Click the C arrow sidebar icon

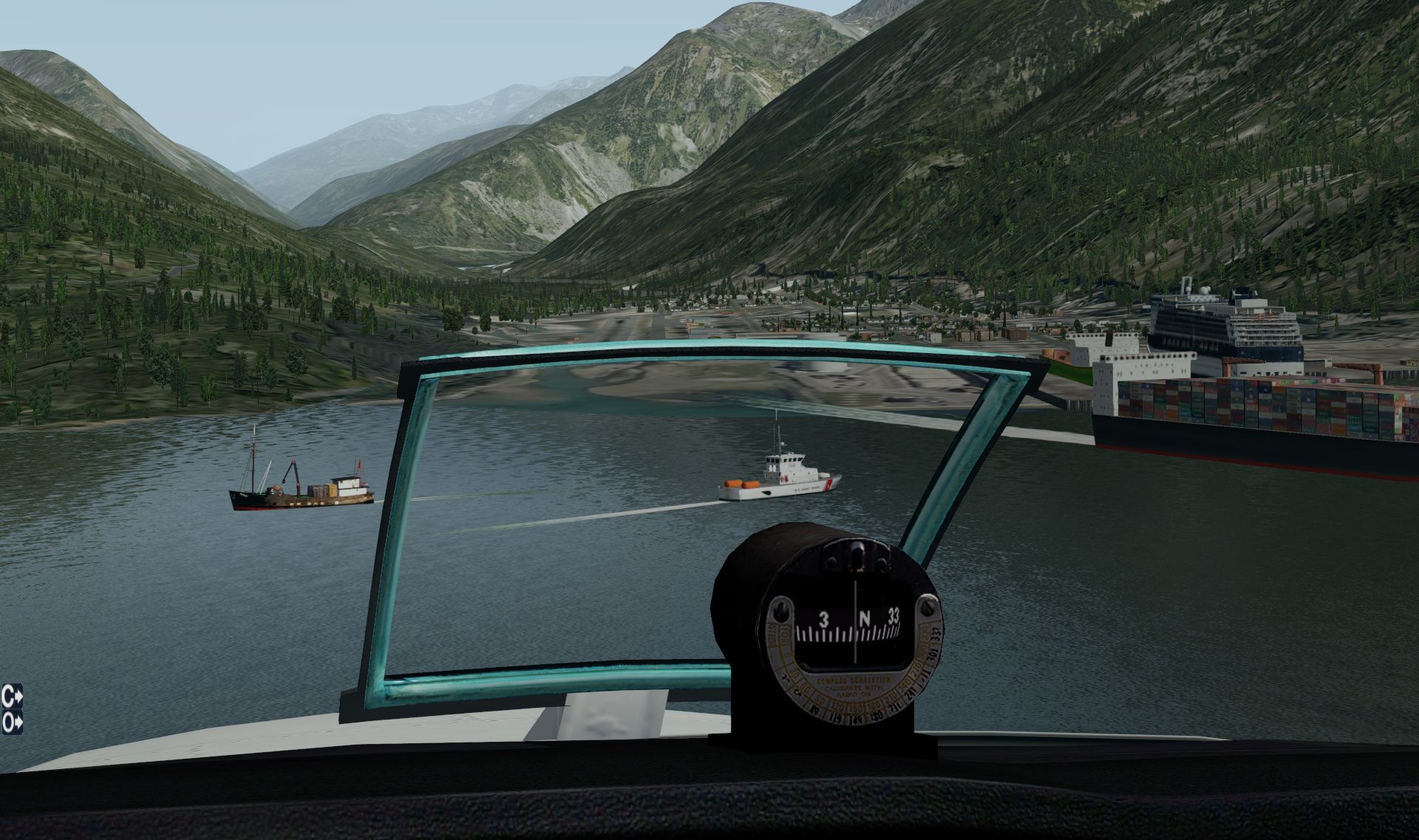pos(12,697)
